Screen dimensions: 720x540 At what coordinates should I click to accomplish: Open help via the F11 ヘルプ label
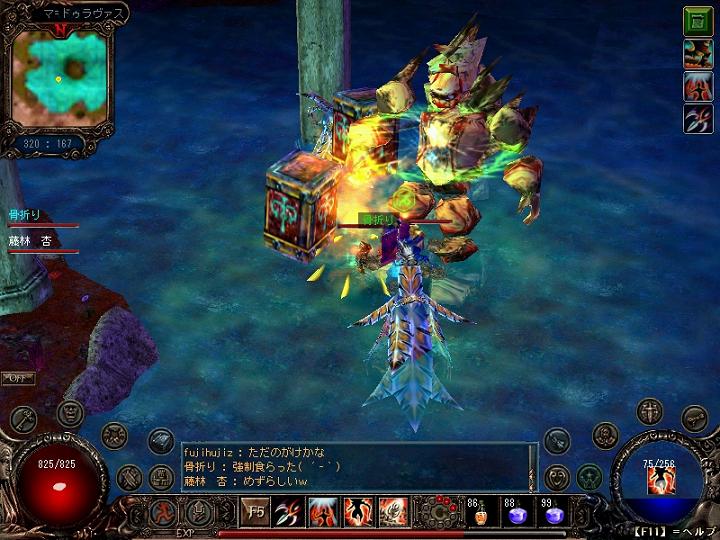click(x=676, y=532)
